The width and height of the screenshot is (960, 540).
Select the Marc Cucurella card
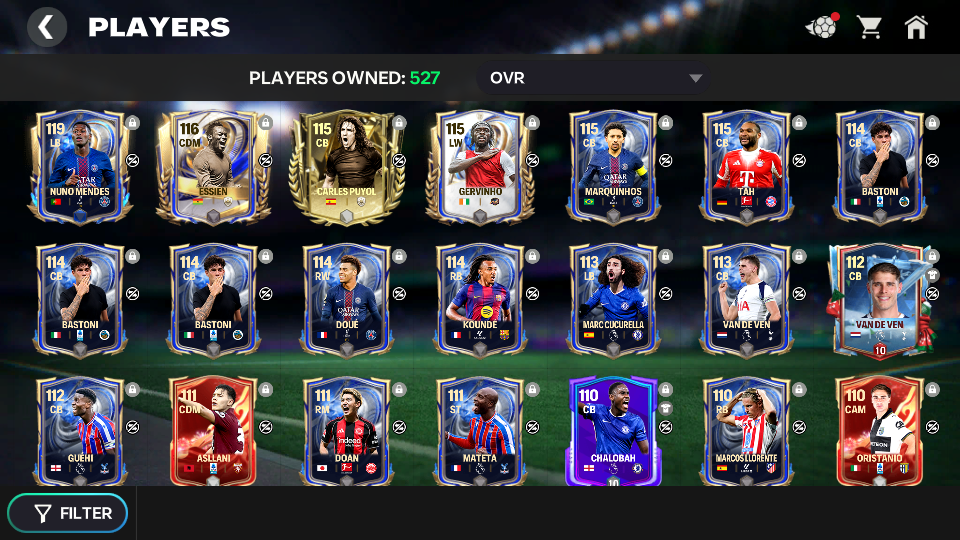(x=612, y=298)
